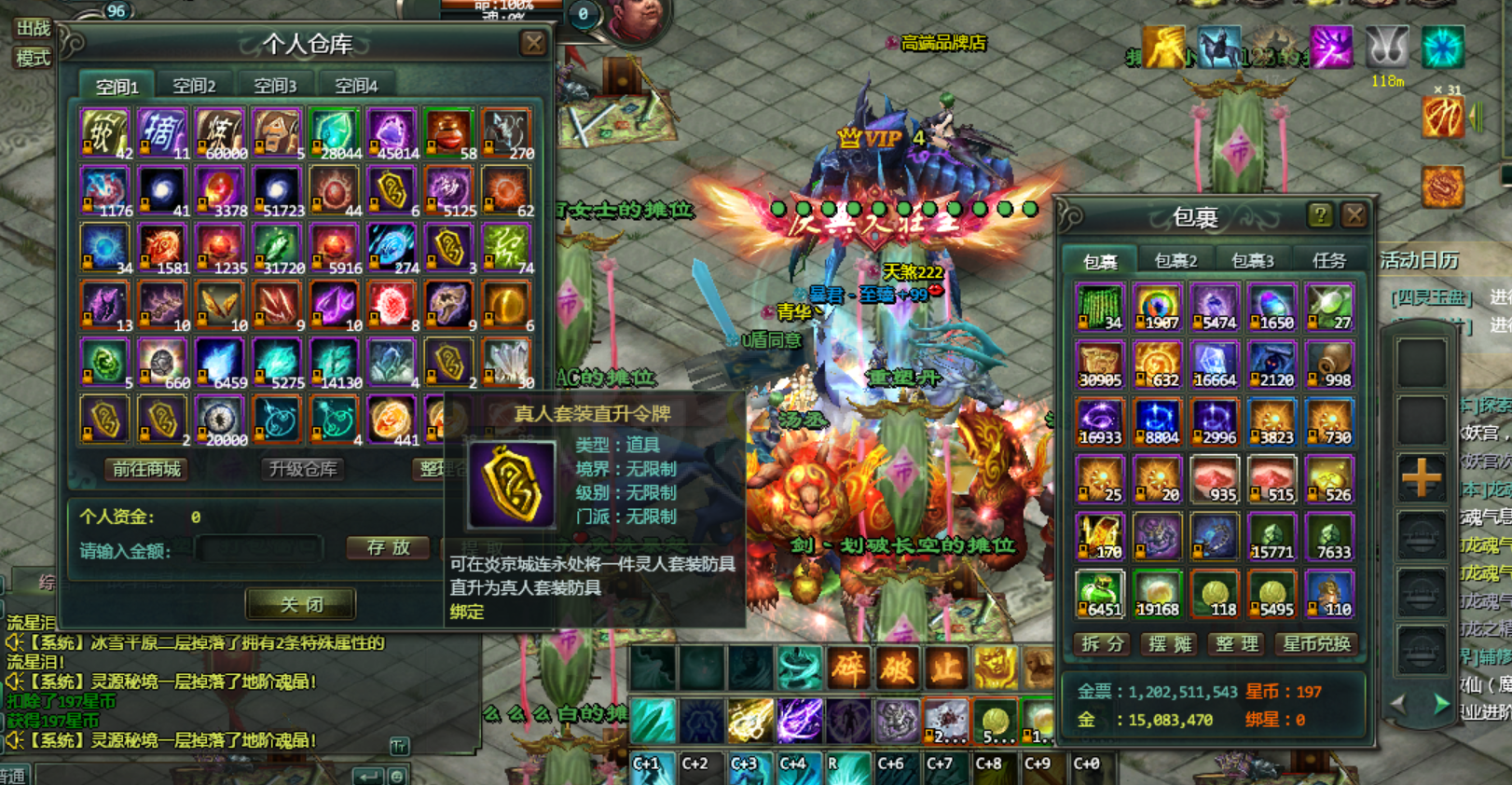
Task: Upgrade storage with 升级仓库 button
Action: (302, 469)
